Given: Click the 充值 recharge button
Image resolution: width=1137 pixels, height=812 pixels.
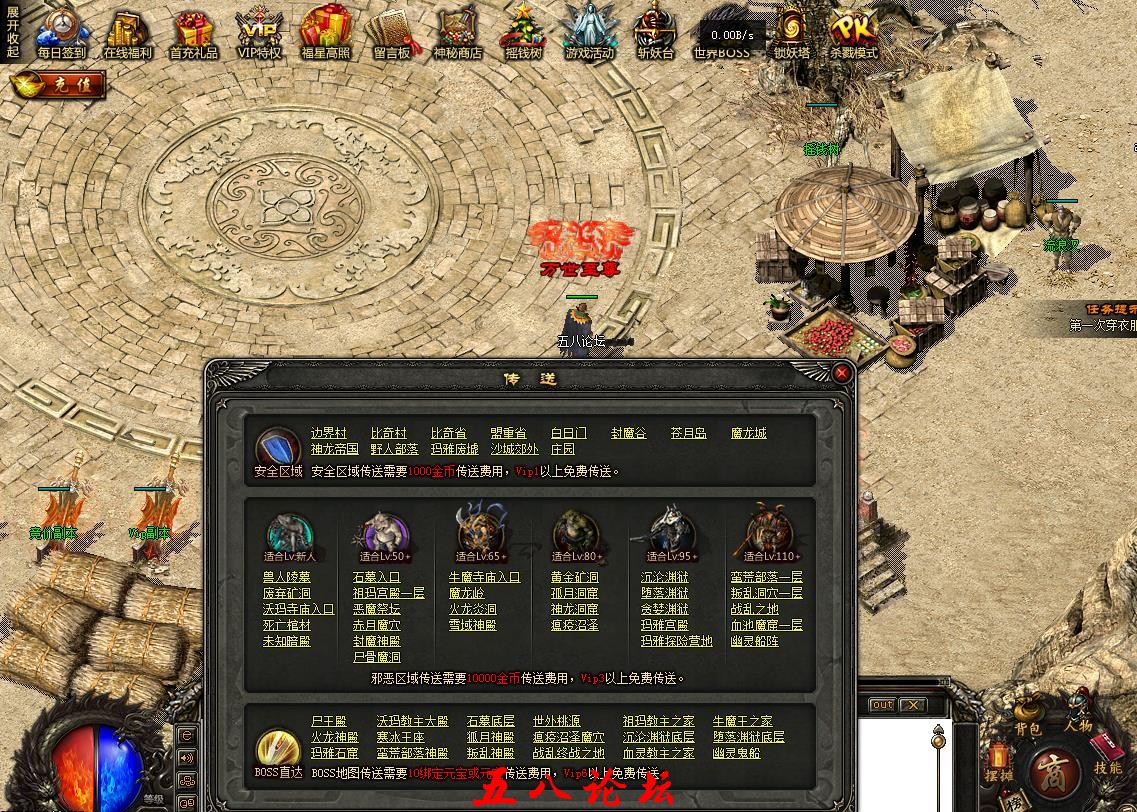Looking at the screenshot, I should [58, 85].
